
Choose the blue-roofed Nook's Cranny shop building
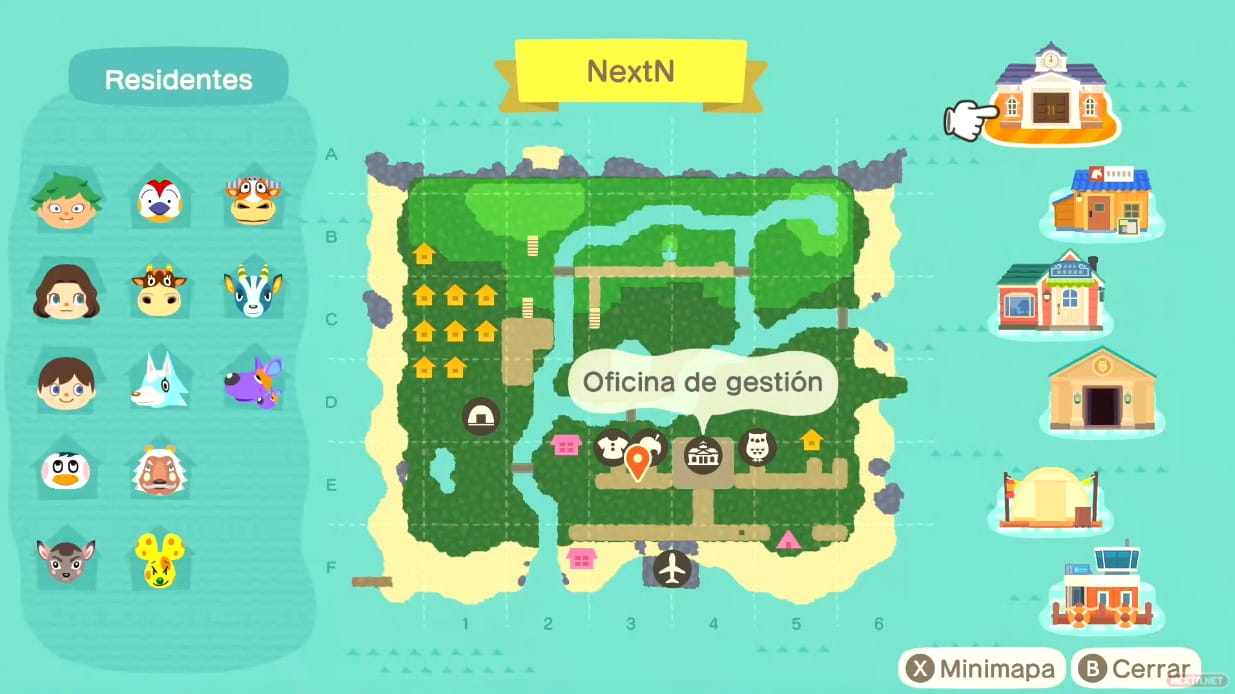pyautogui.click(x=1101, y=202)
